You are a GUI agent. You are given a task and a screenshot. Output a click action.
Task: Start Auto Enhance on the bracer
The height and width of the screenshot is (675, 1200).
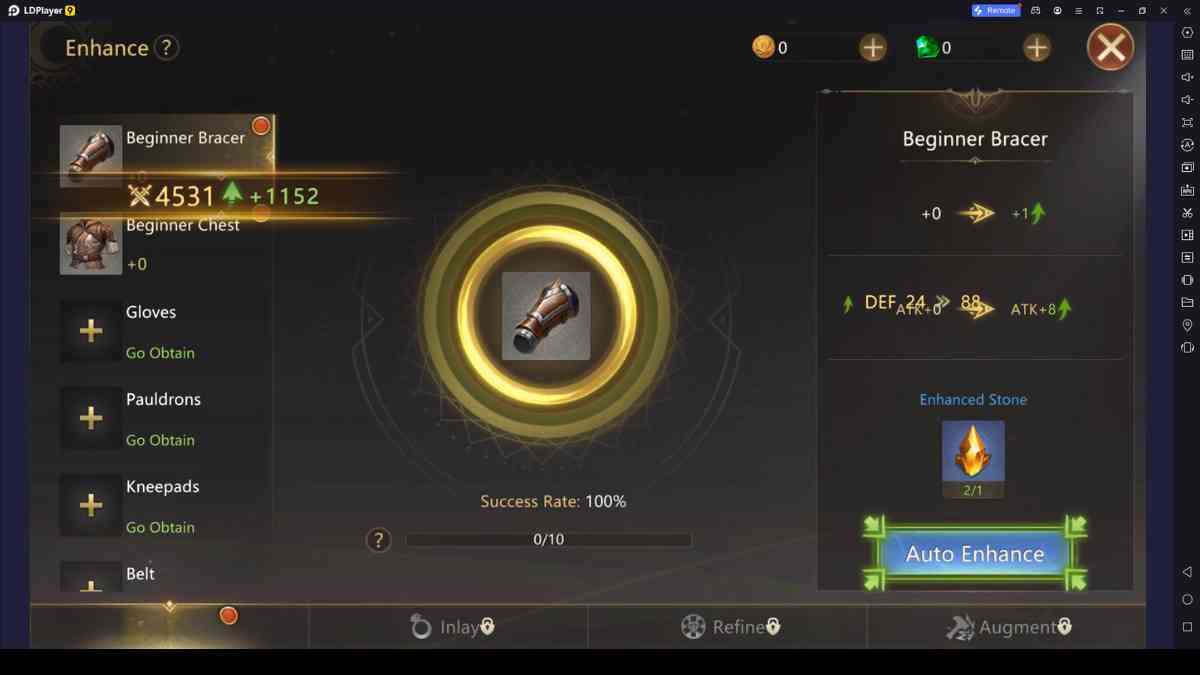[x=974, y=554]
